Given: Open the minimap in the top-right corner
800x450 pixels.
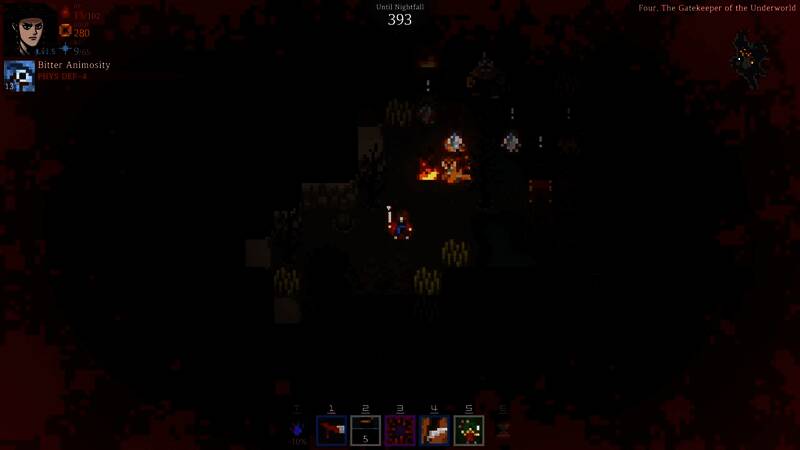Looking at the screenshot, I should (751, 58).
